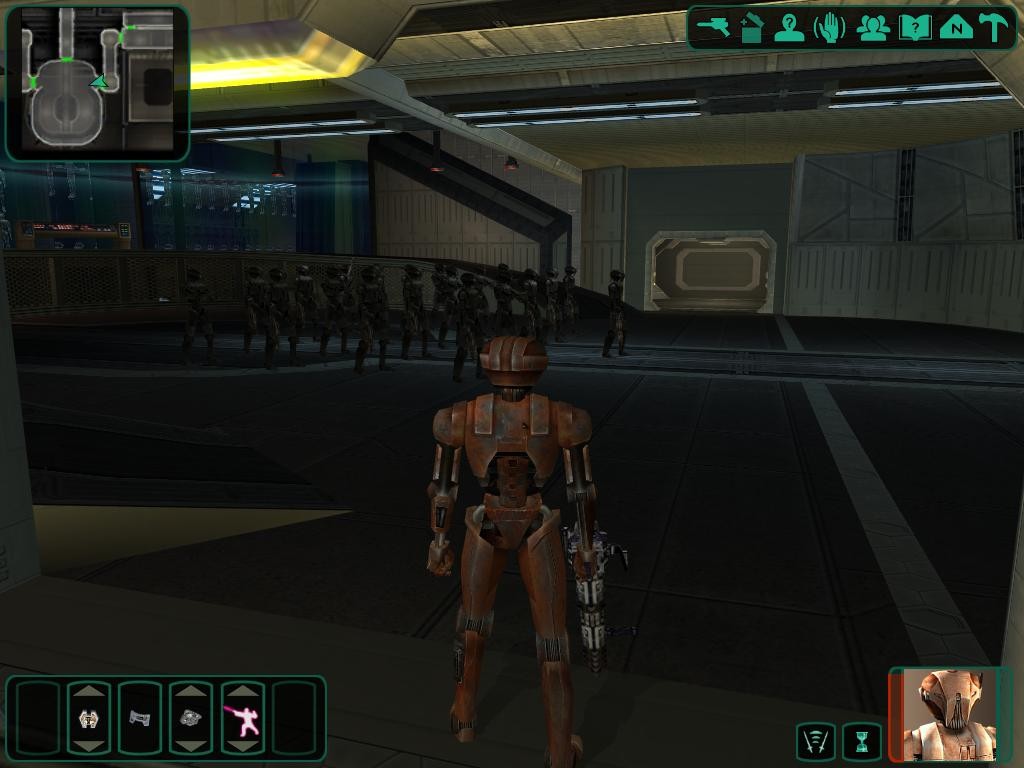Viewport: 1024px width, 768px height.
Task: Open the Inventory box icon
Action: tap(752, 27)
